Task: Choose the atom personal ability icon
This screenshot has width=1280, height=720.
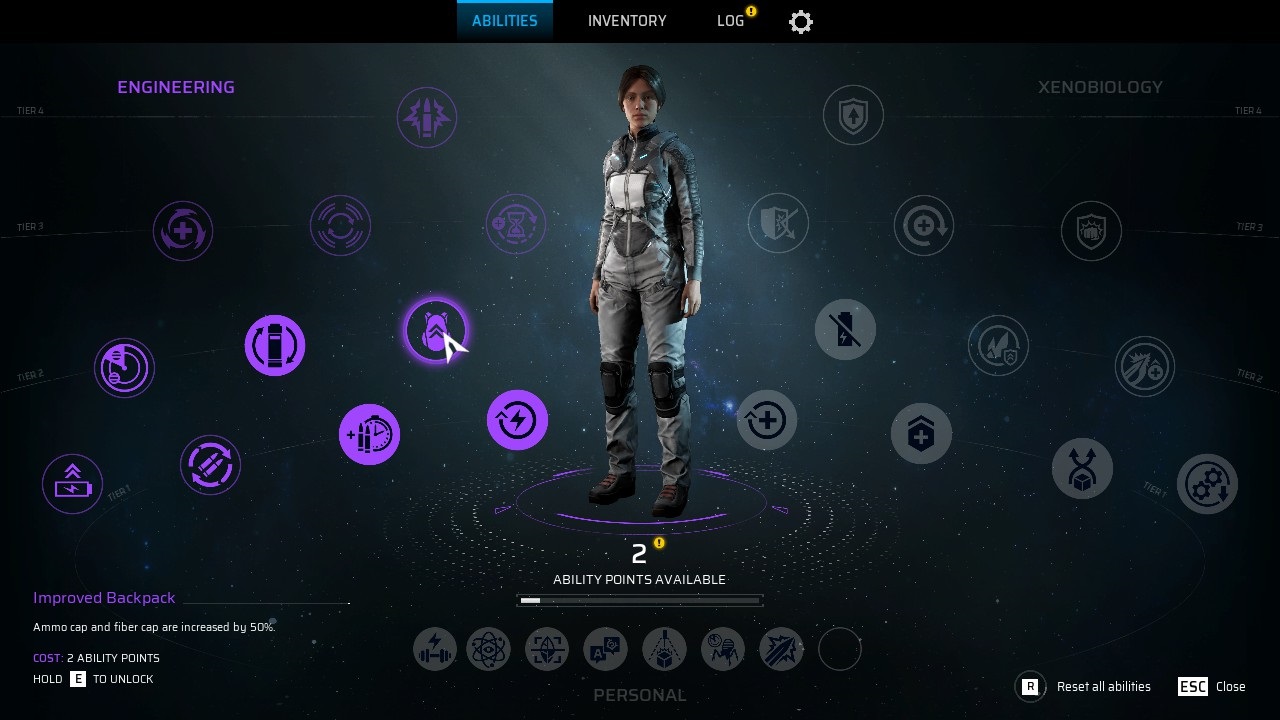Action: pos(489,649)
